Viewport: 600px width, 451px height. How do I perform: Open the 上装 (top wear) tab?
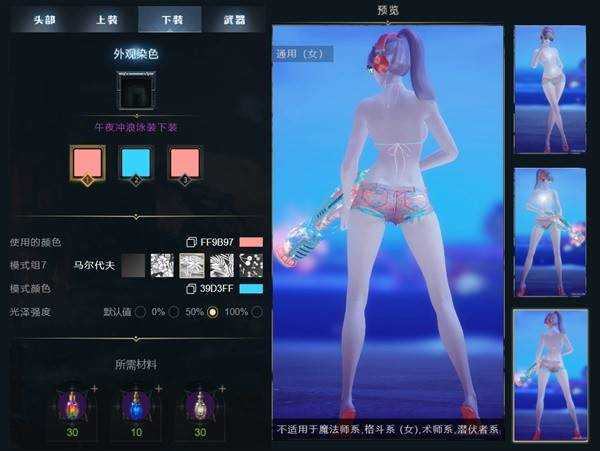tap(107, 20)
